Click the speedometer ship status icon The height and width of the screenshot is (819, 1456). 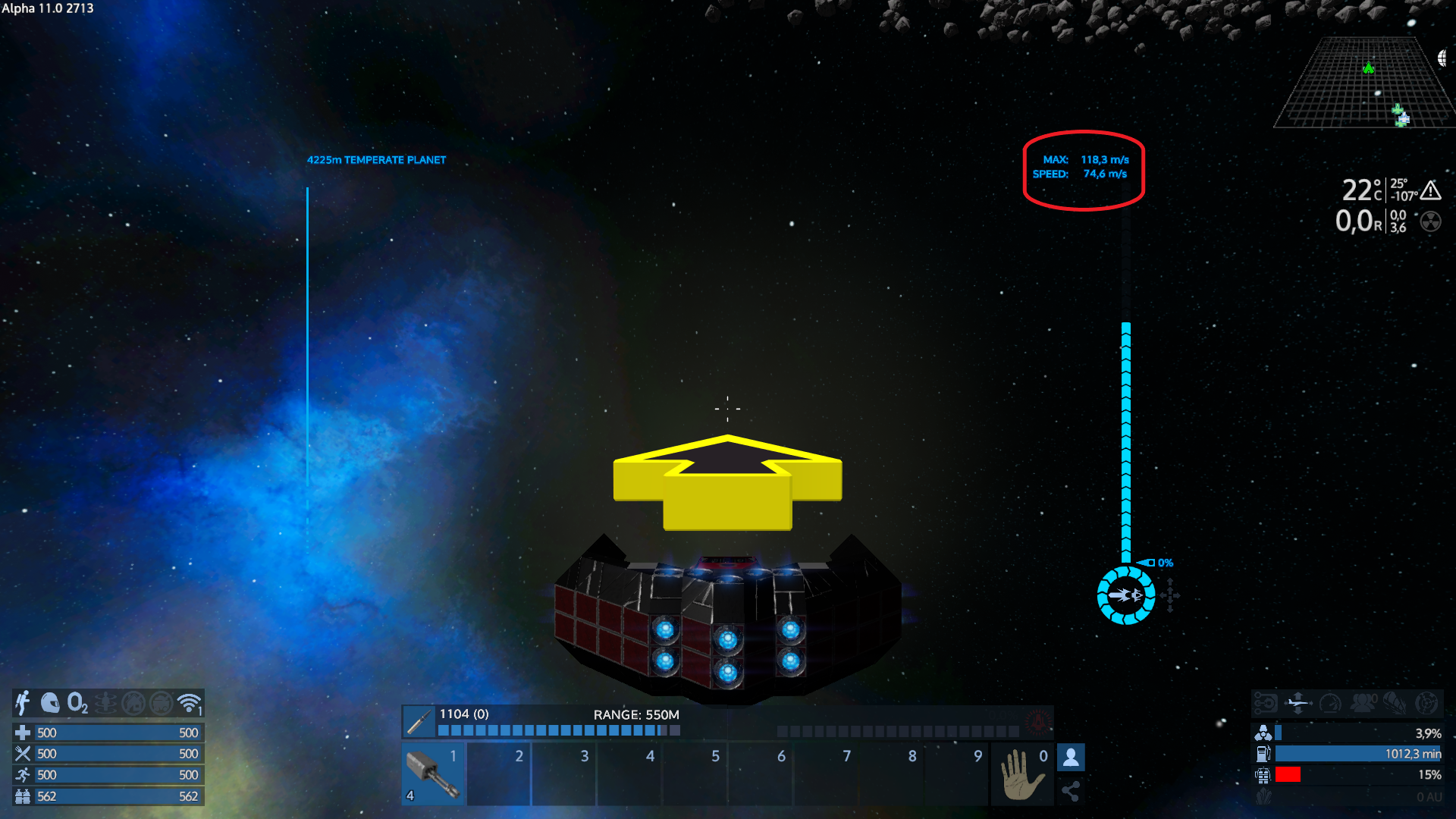point(1330,703)
